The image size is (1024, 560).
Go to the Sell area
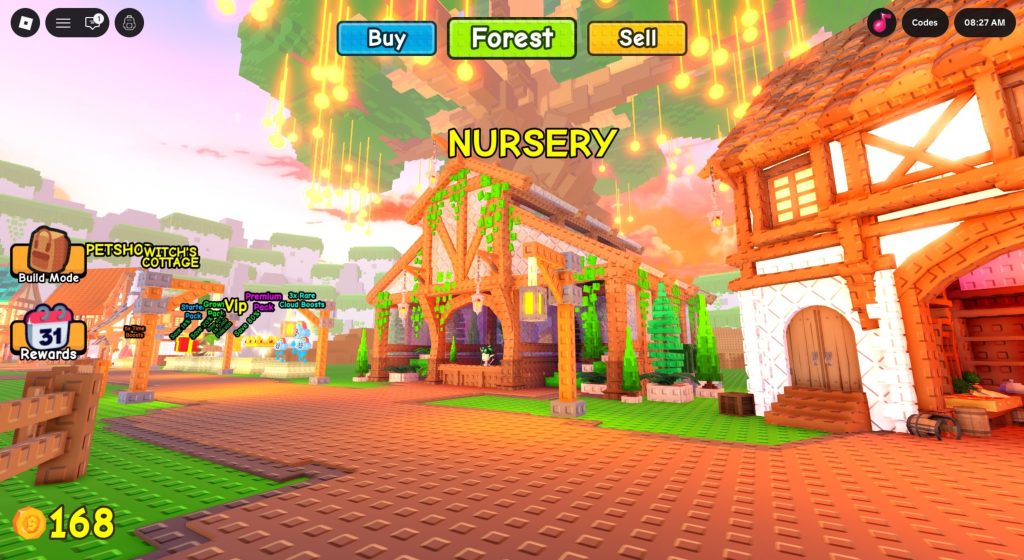[x=637, y=39]
